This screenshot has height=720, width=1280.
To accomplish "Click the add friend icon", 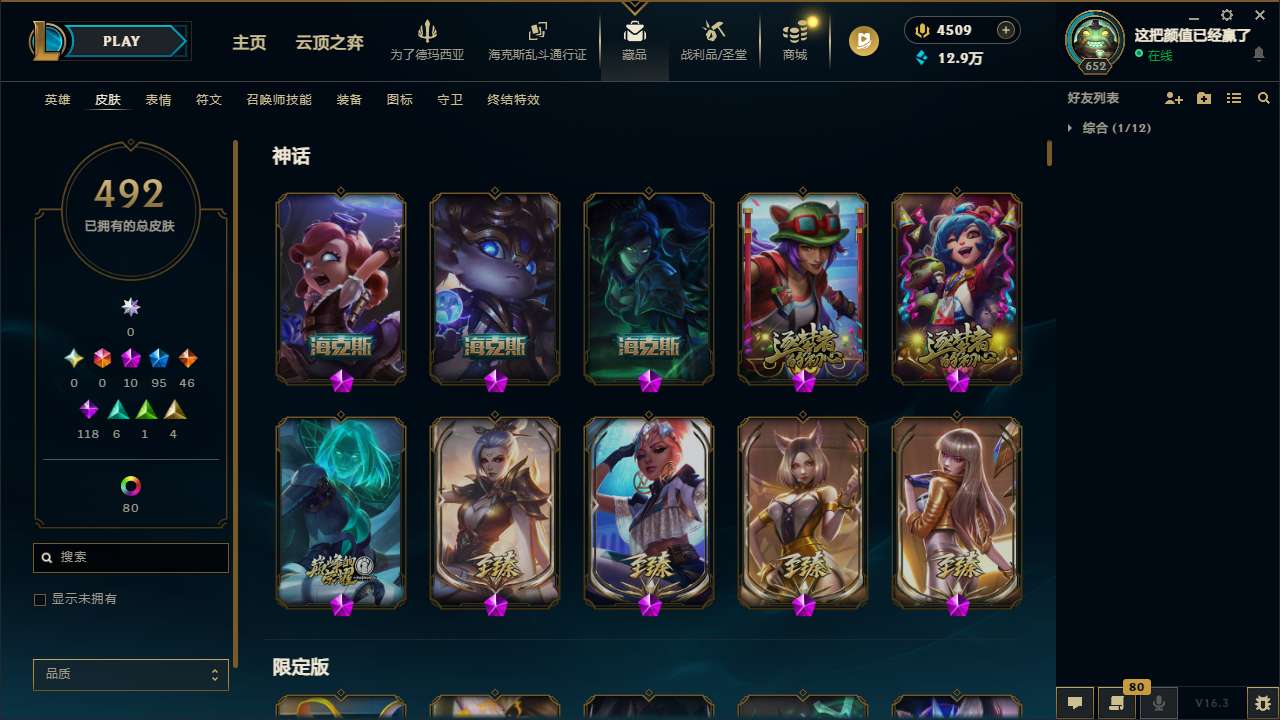I will click(x=1173, y=98).
